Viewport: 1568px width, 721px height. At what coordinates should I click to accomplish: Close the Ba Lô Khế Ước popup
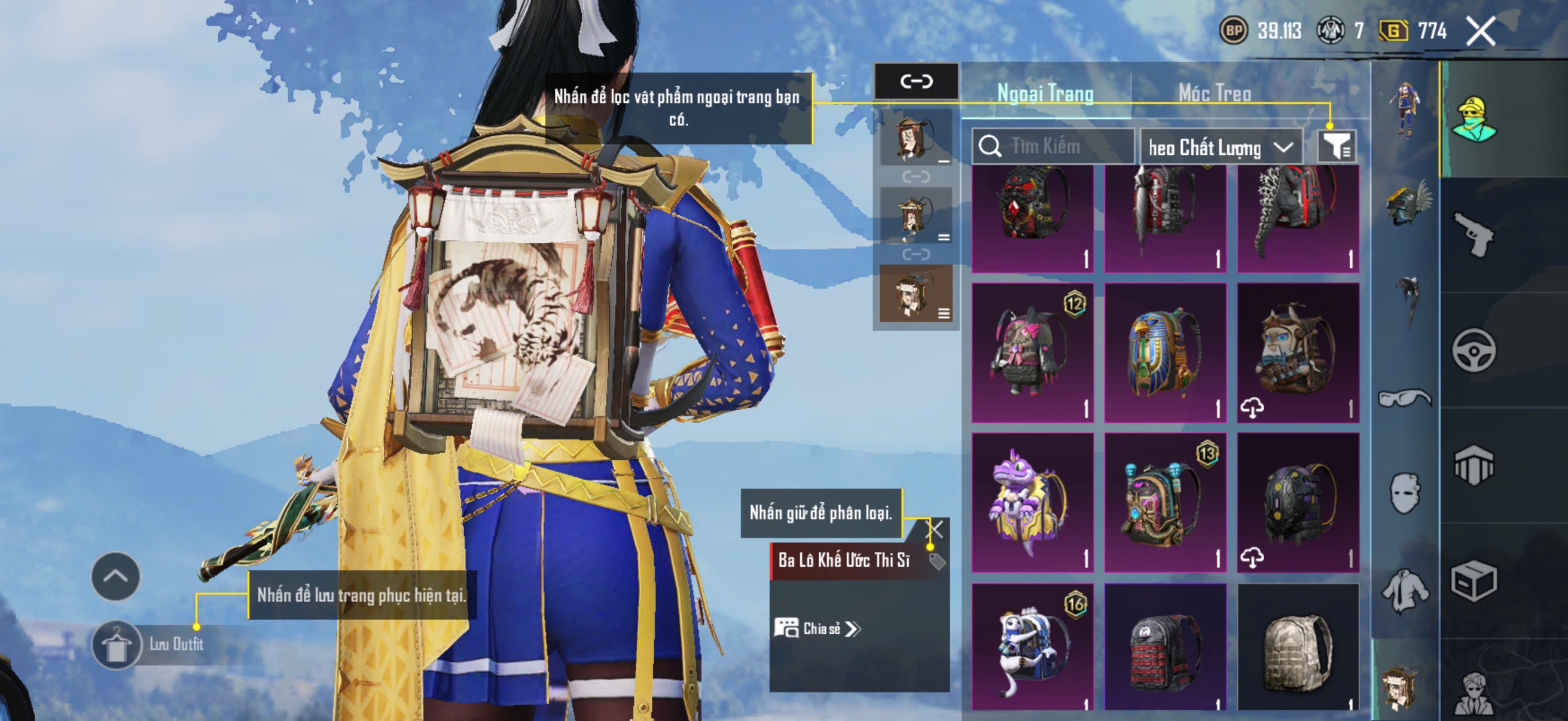point(934,528)
